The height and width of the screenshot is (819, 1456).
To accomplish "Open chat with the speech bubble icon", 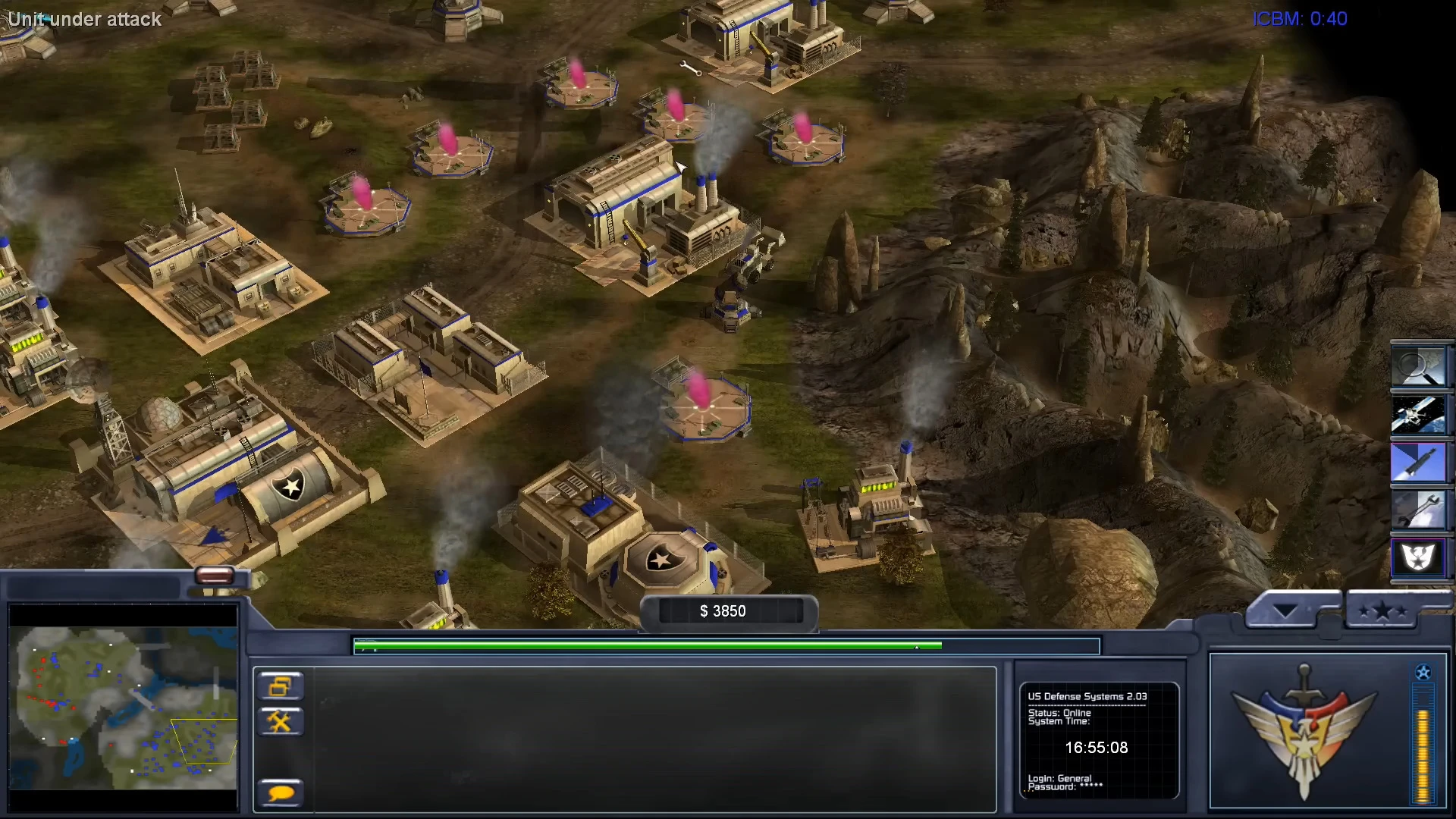I will 280,792.
